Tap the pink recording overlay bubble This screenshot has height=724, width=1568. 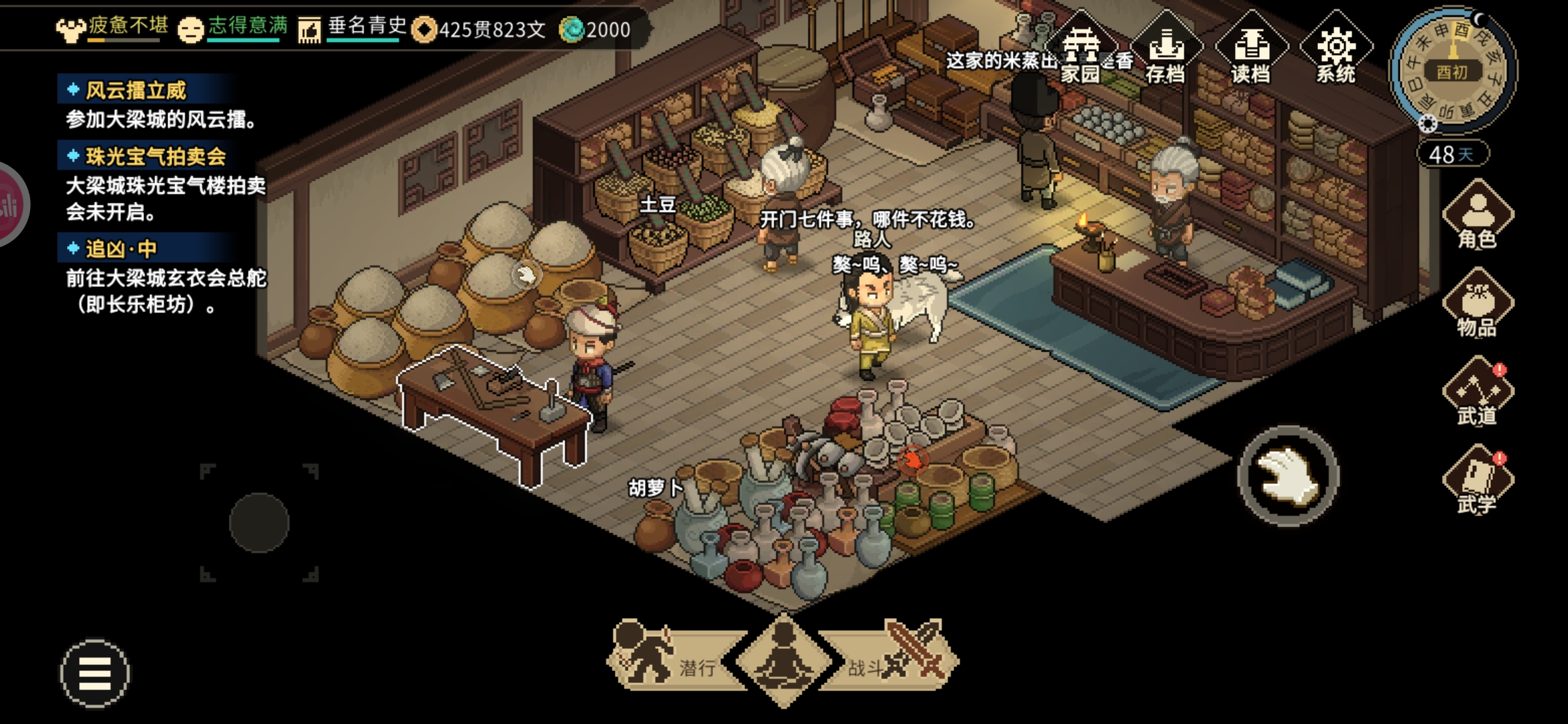[9, 204]
